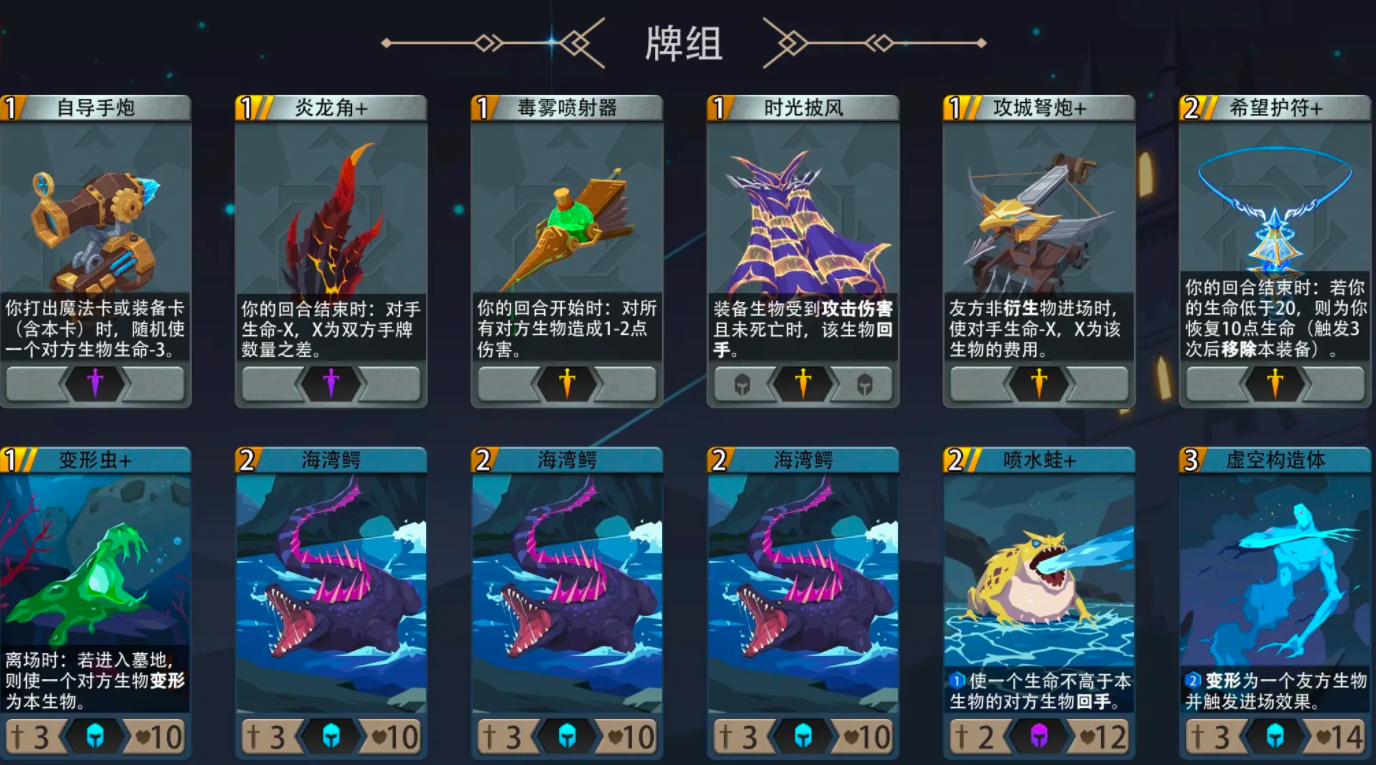Select the blue helmet icon on the first 海湾鳄
Image resolution: width=1376 pixels, height=765 pixels.
(x=330, y=734)
